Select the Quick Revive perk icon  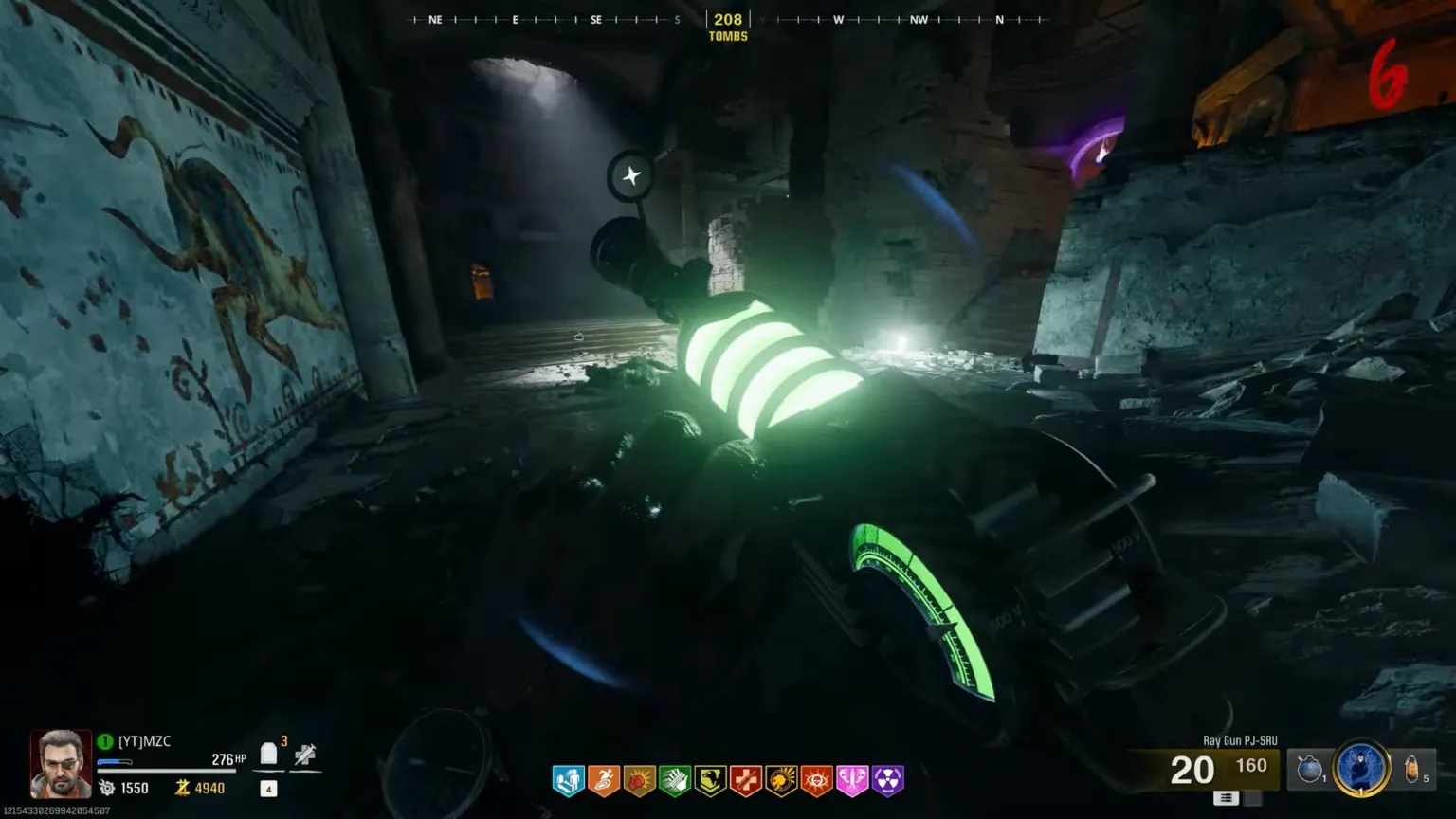click(x=569, y=780)
